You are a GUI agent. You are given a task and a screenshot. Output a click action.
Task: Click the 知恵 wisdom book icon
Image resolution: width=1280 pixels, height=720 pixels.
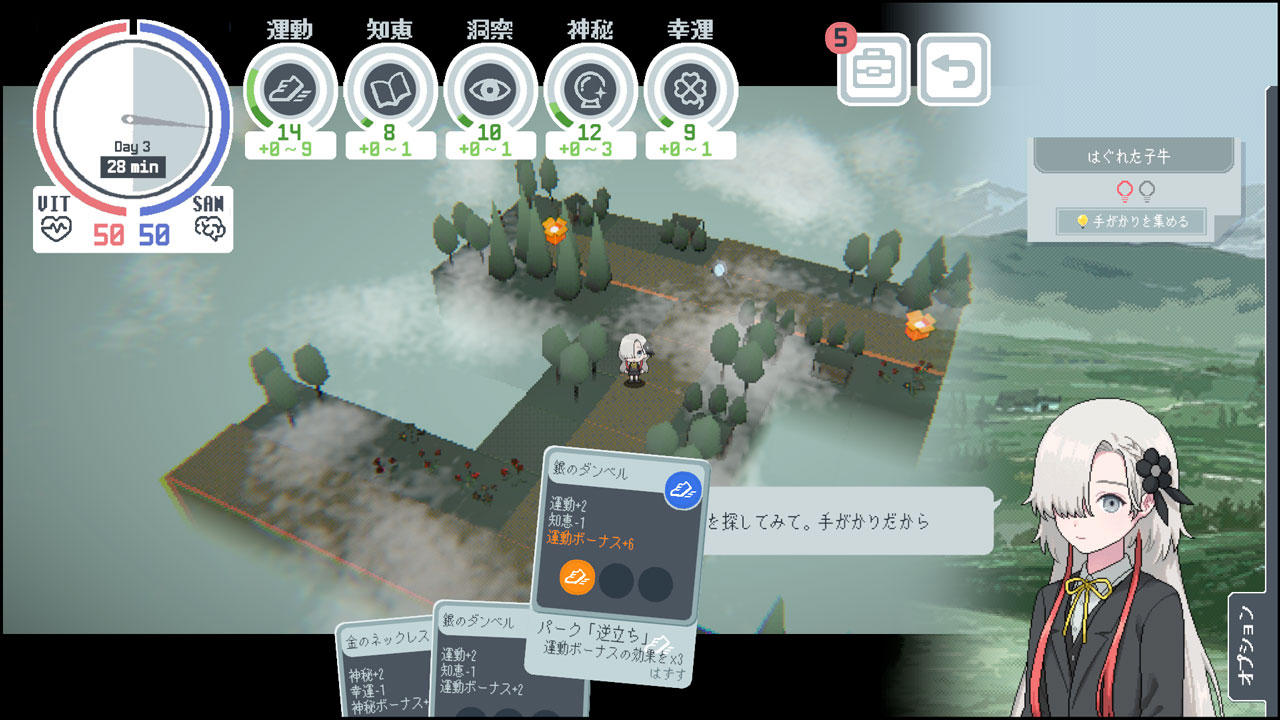(390, 88)
